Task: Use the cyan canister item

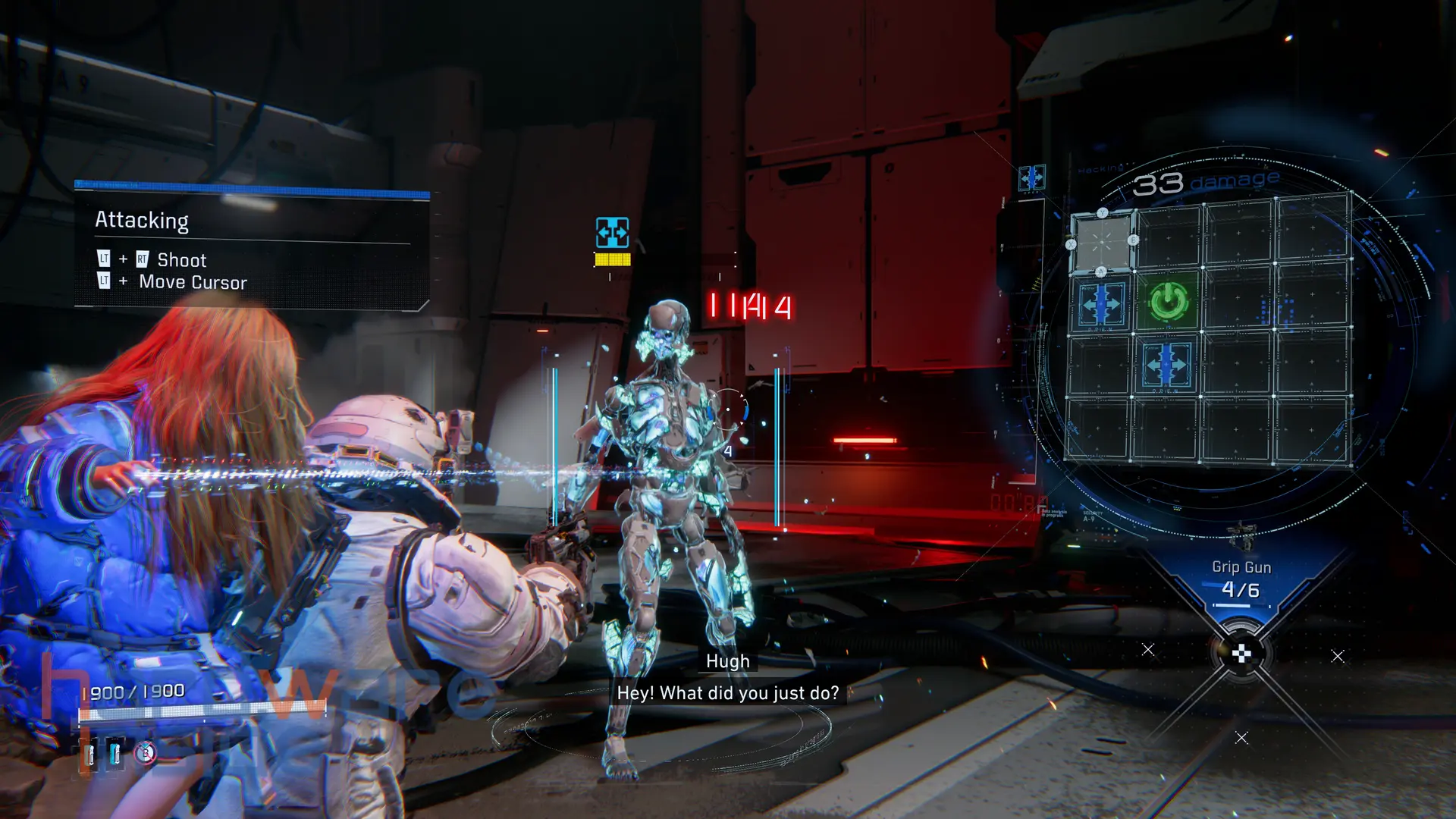Action: [x=115, y=753]
